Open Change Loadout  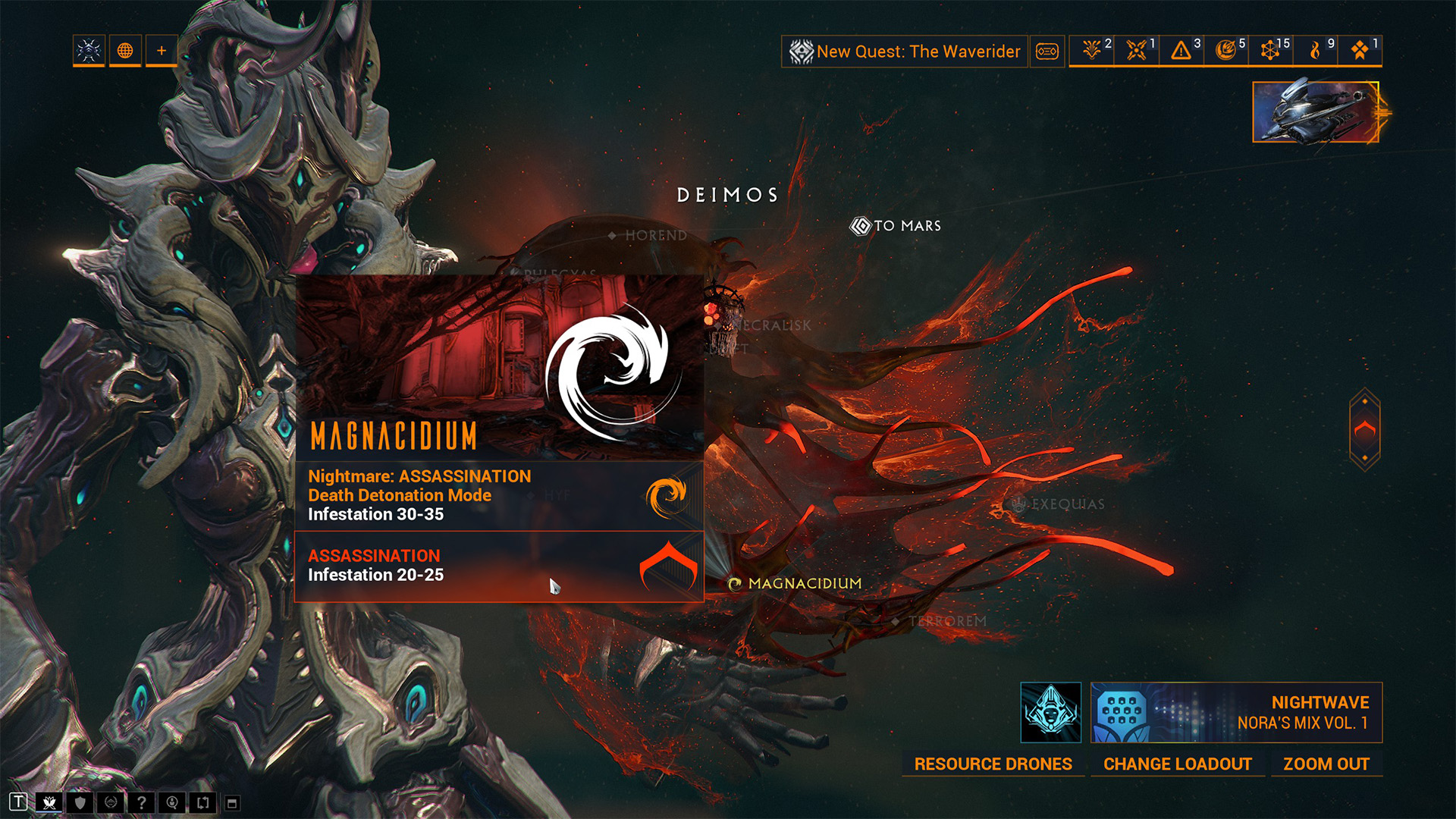click(1177, 764)
